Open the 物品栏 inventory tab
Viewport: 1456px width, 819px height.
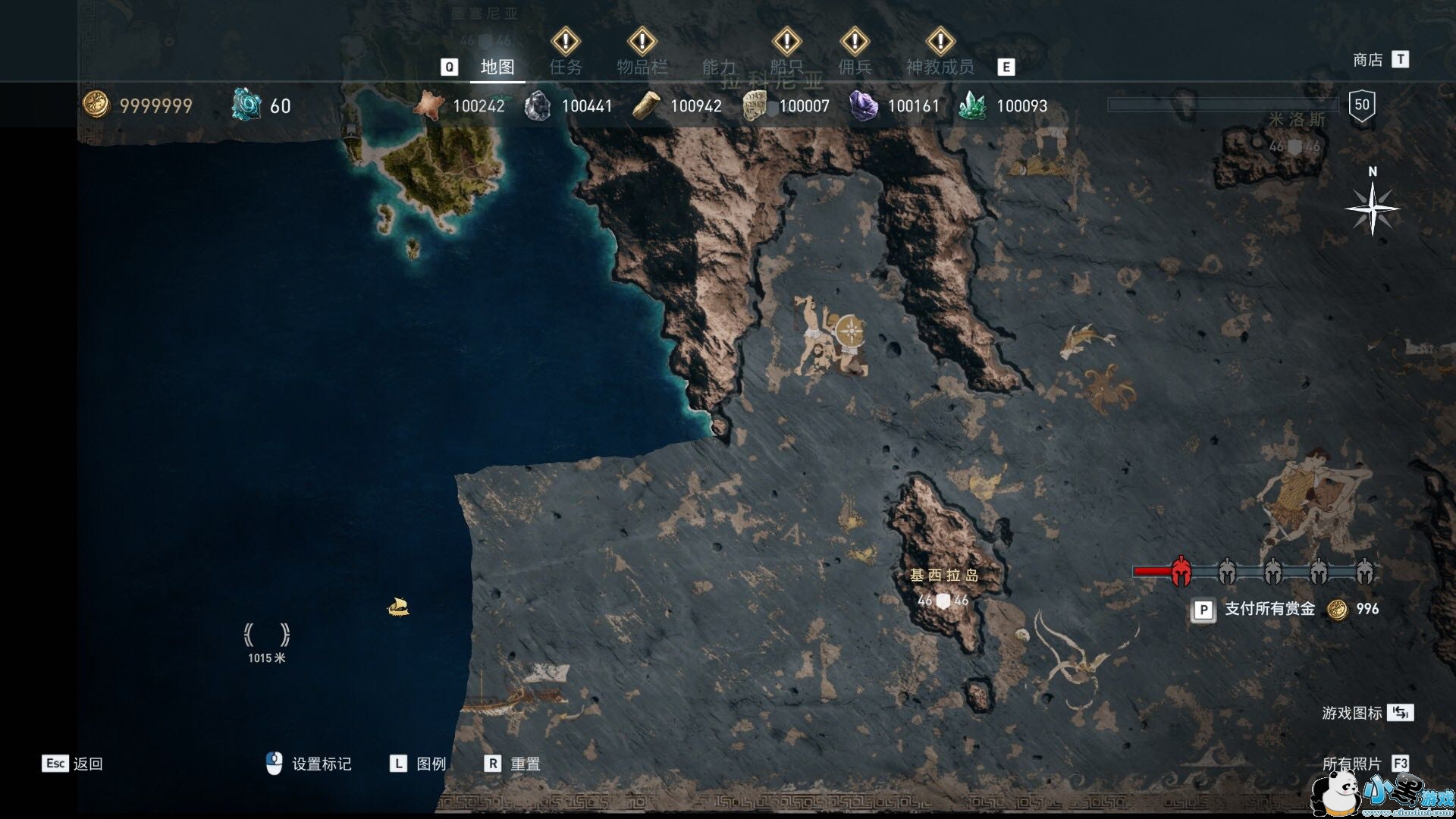point(642,67)
